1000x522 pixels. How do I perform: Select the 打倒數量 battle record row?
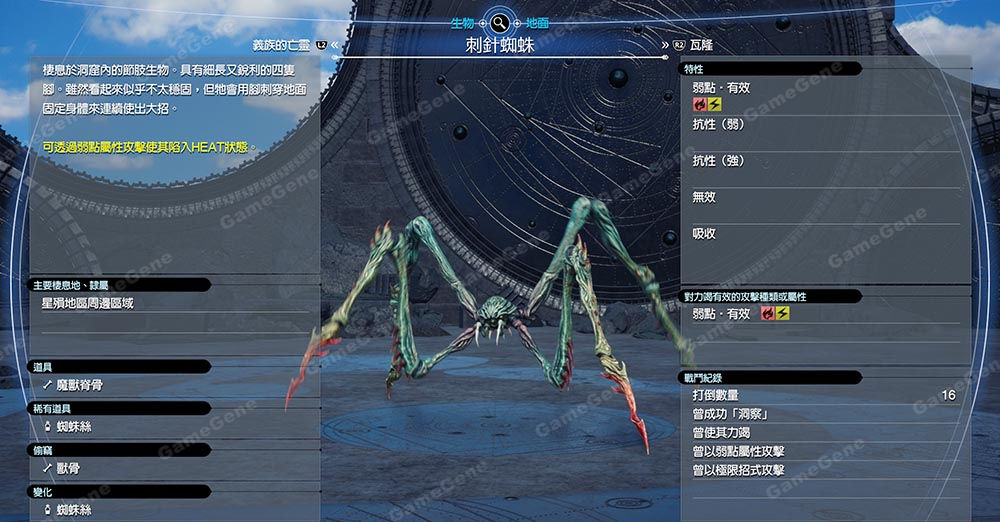tap(824, 396)
